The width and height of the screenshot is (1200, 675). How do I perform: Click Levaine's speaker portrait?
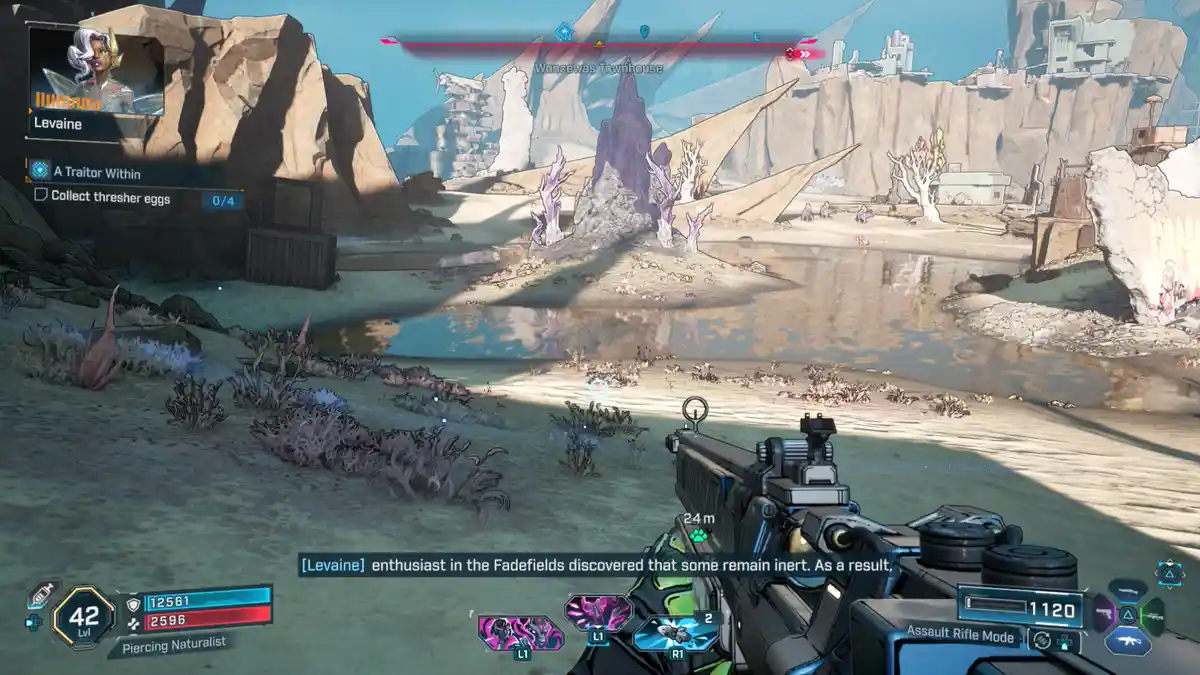coord(97,70)
